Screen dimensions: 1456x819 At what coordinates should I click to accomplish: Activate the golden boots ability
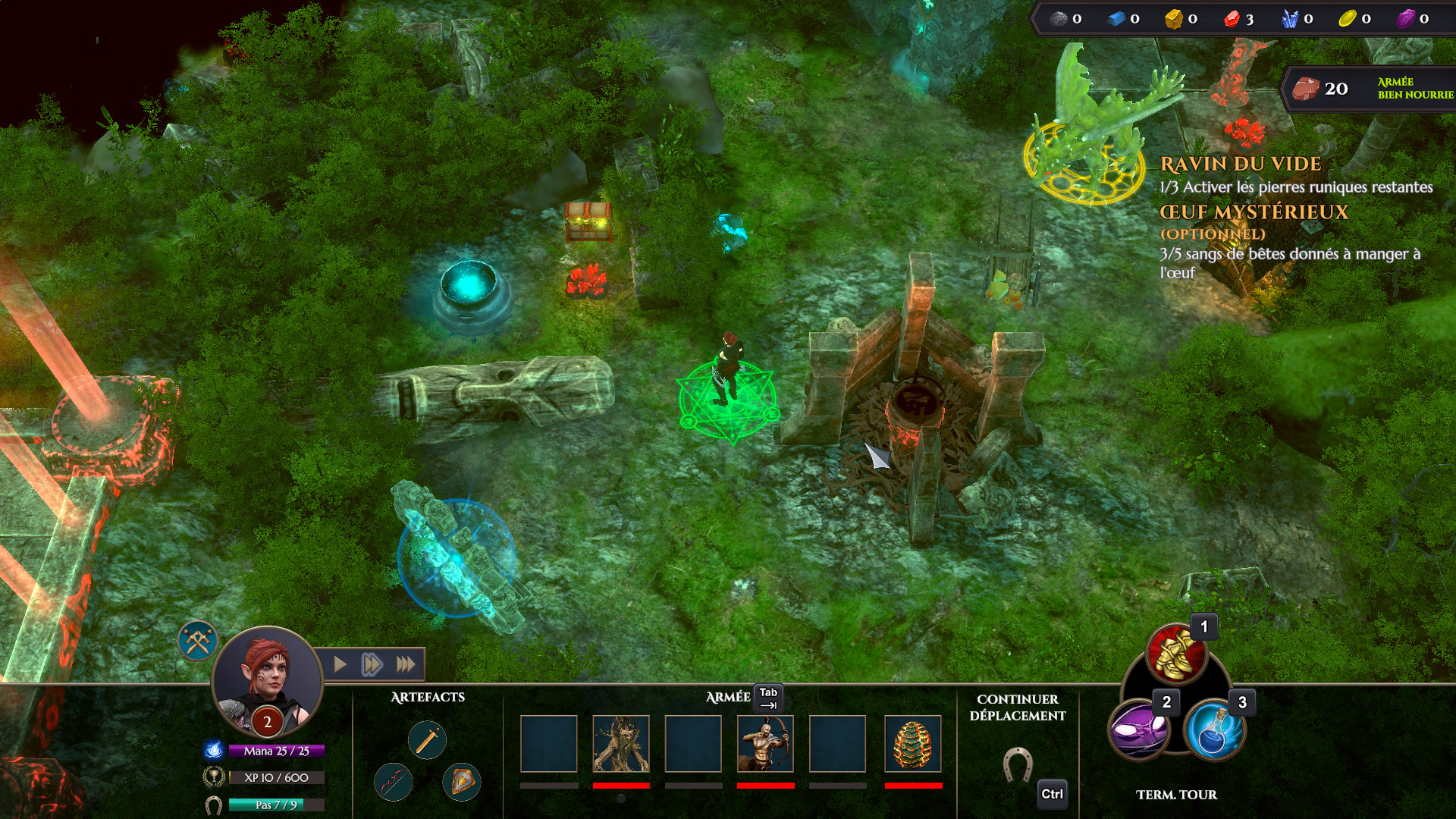click(1176, 652)
